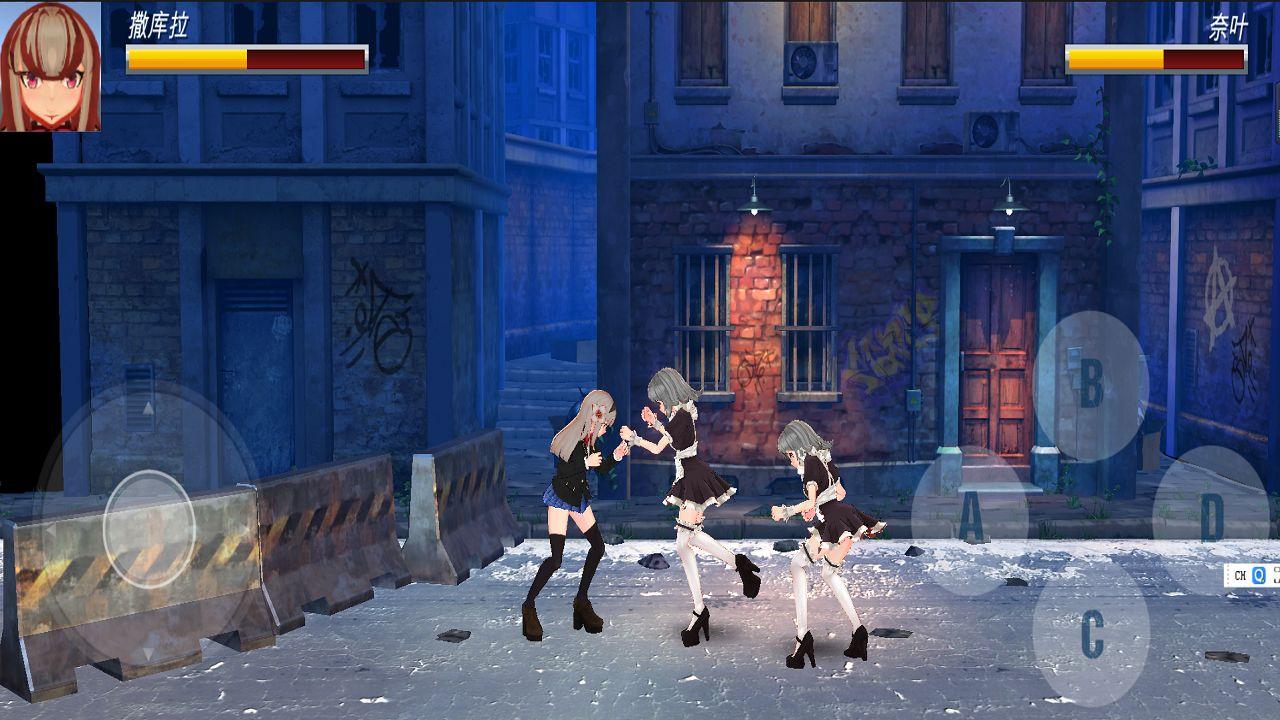
Task: Open the IME bar drag handle strip
Action: click(1228, 575)
